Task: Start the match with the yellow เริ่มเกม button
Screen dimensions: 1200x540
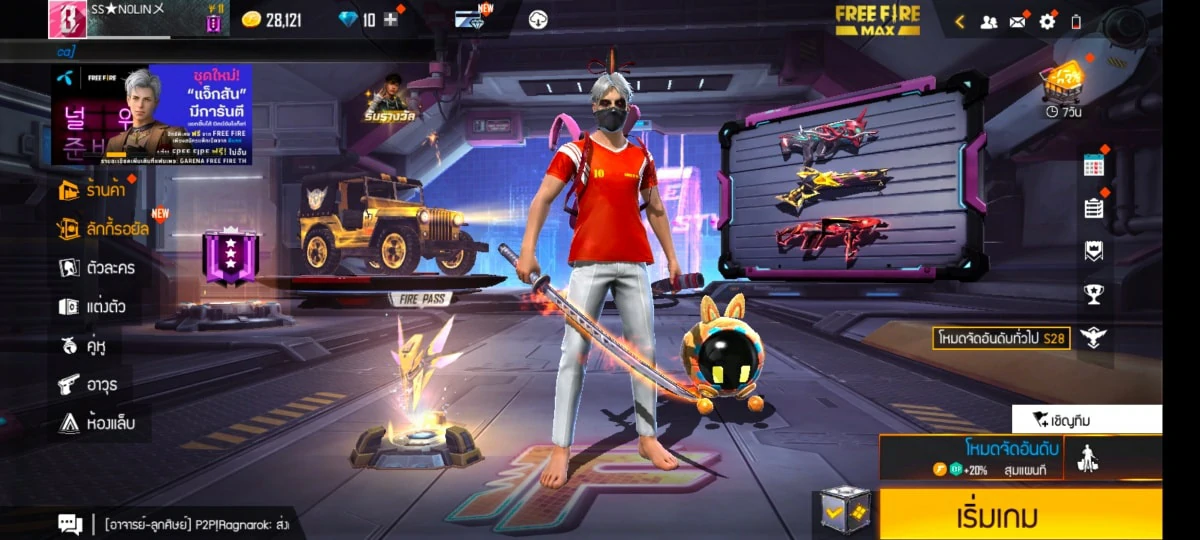Action: [1020, 516]
